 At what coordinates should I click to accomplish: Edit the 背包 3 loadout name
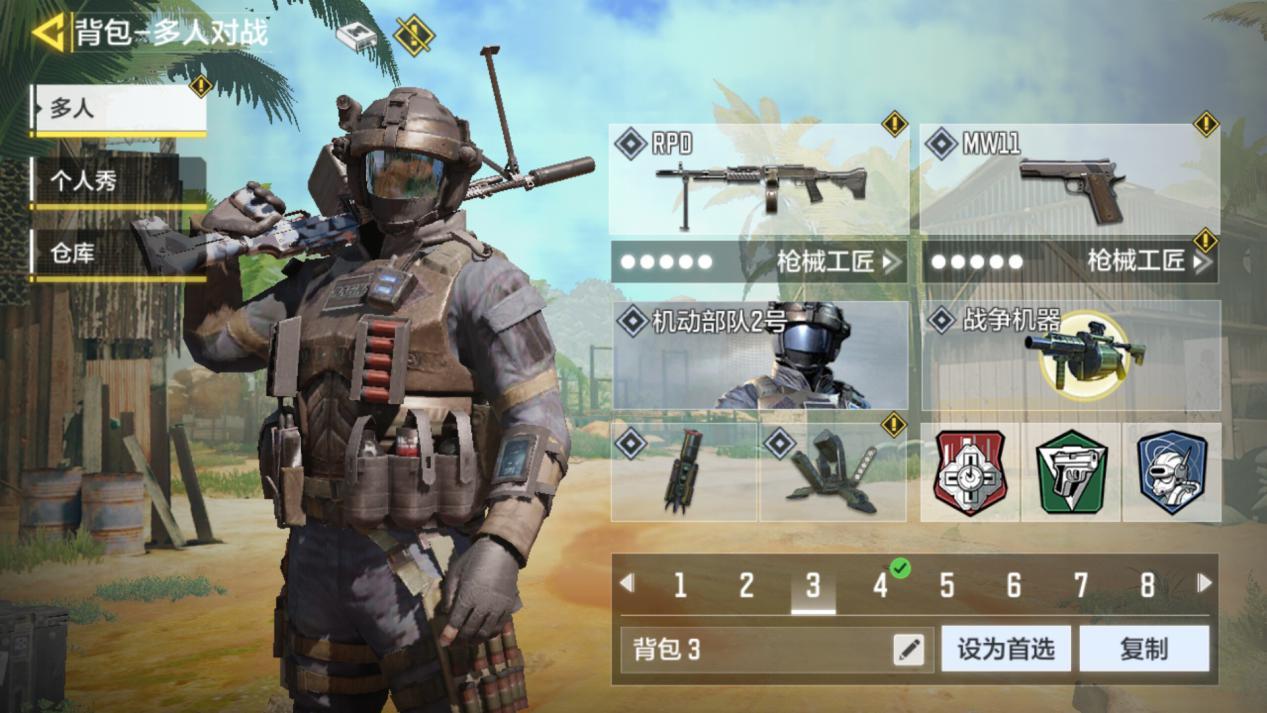909,650
